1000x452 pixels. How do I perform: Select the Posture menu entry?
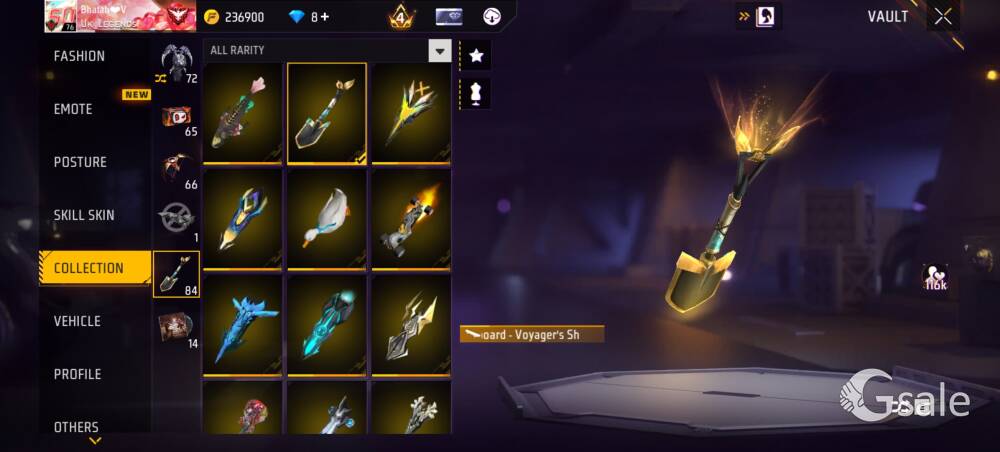pyautogui.click(x=80, y=162)
